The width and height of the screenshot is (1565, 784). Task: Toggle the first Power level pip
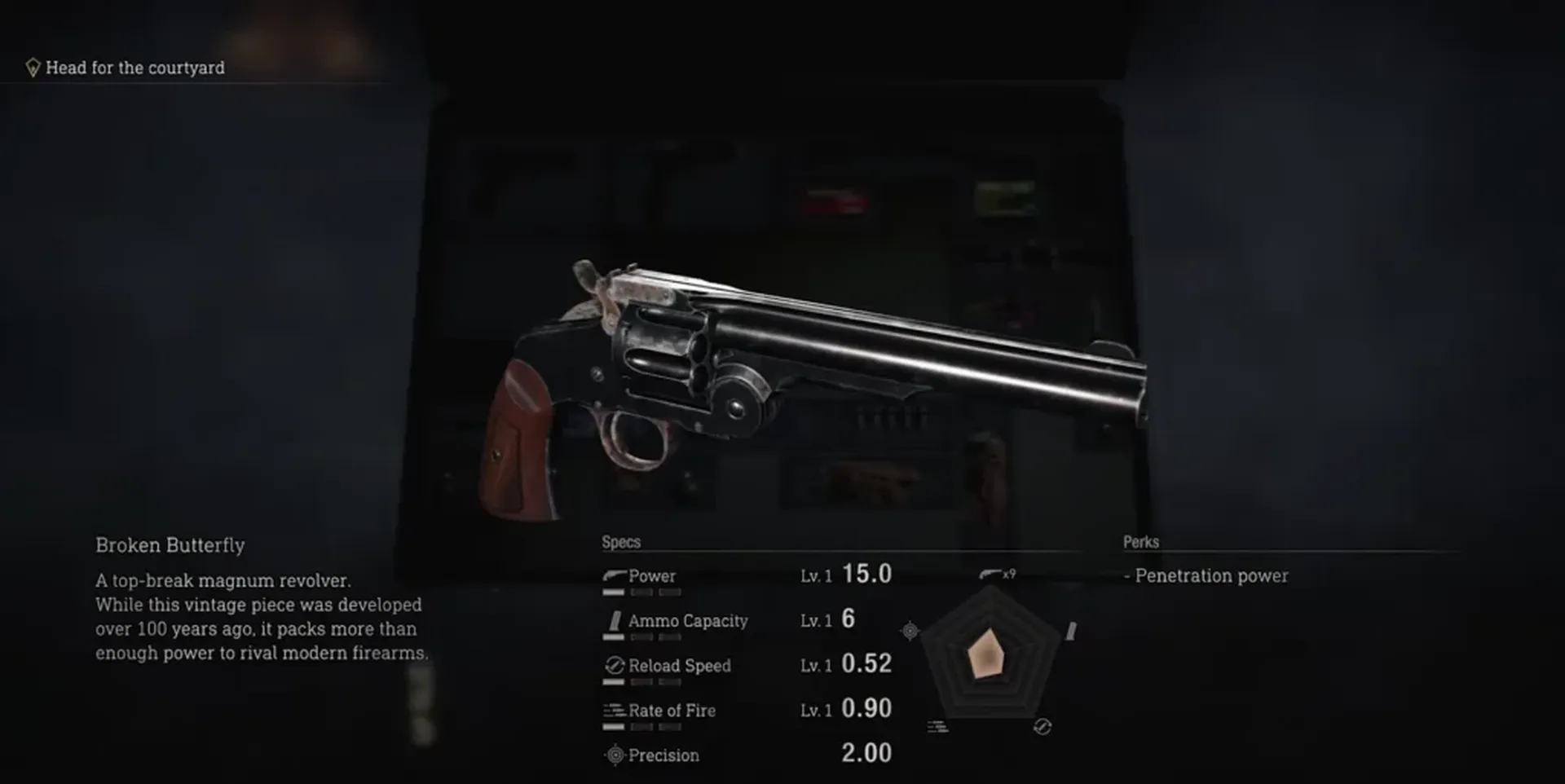(x=613, y=592)
